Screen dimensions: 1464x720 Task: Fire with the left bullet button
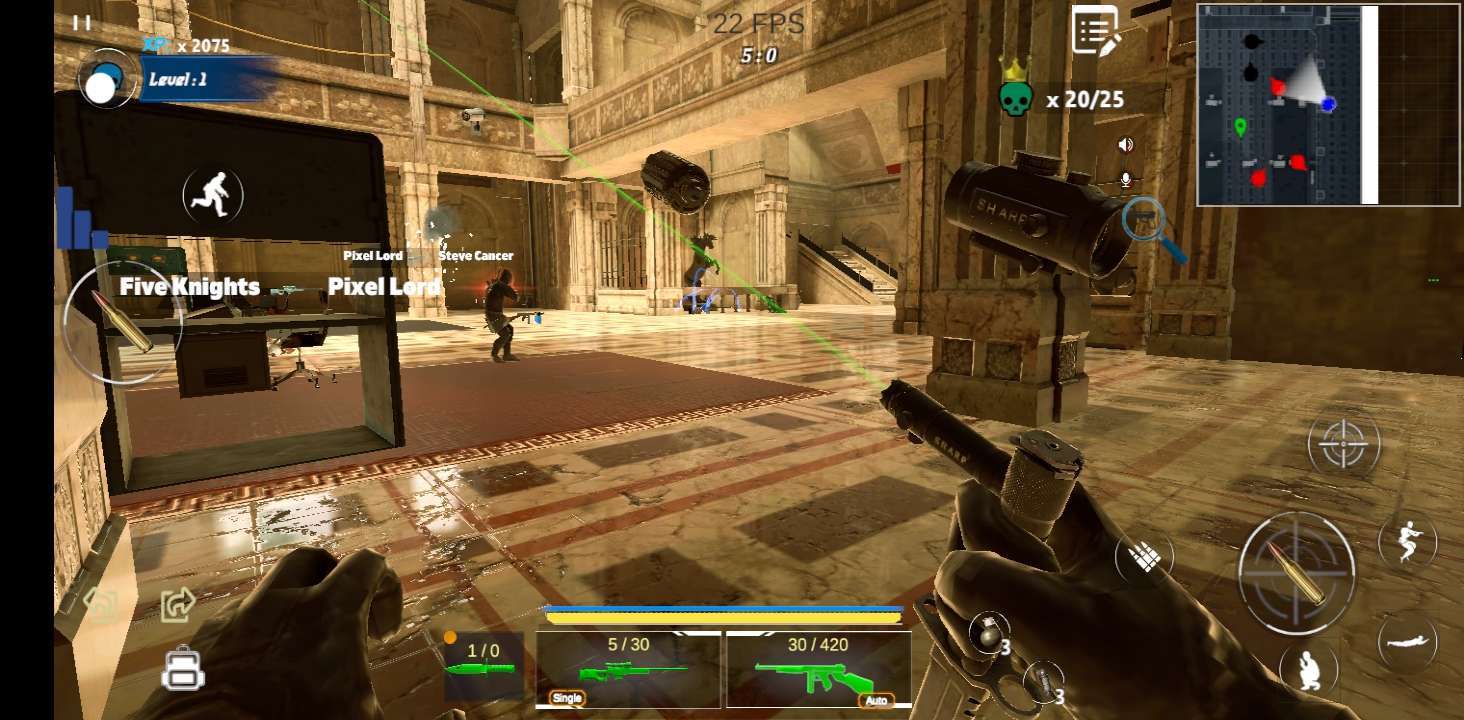click(121, 322)
